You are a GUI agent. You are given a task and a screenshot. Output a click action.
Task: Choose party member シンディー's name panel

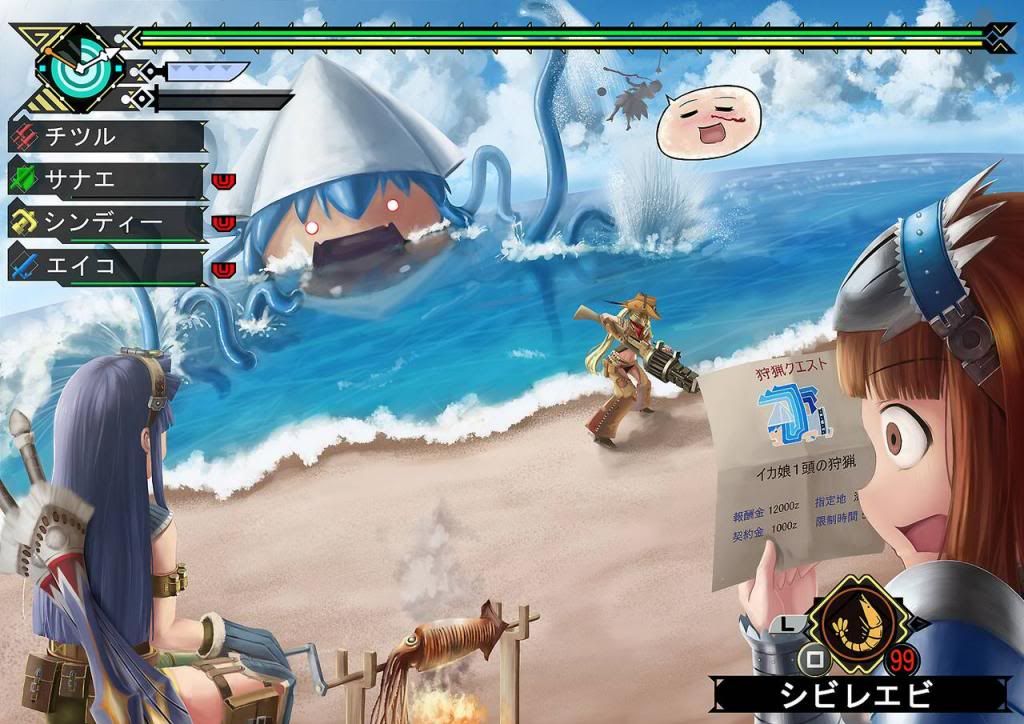(x=105, y=222)
